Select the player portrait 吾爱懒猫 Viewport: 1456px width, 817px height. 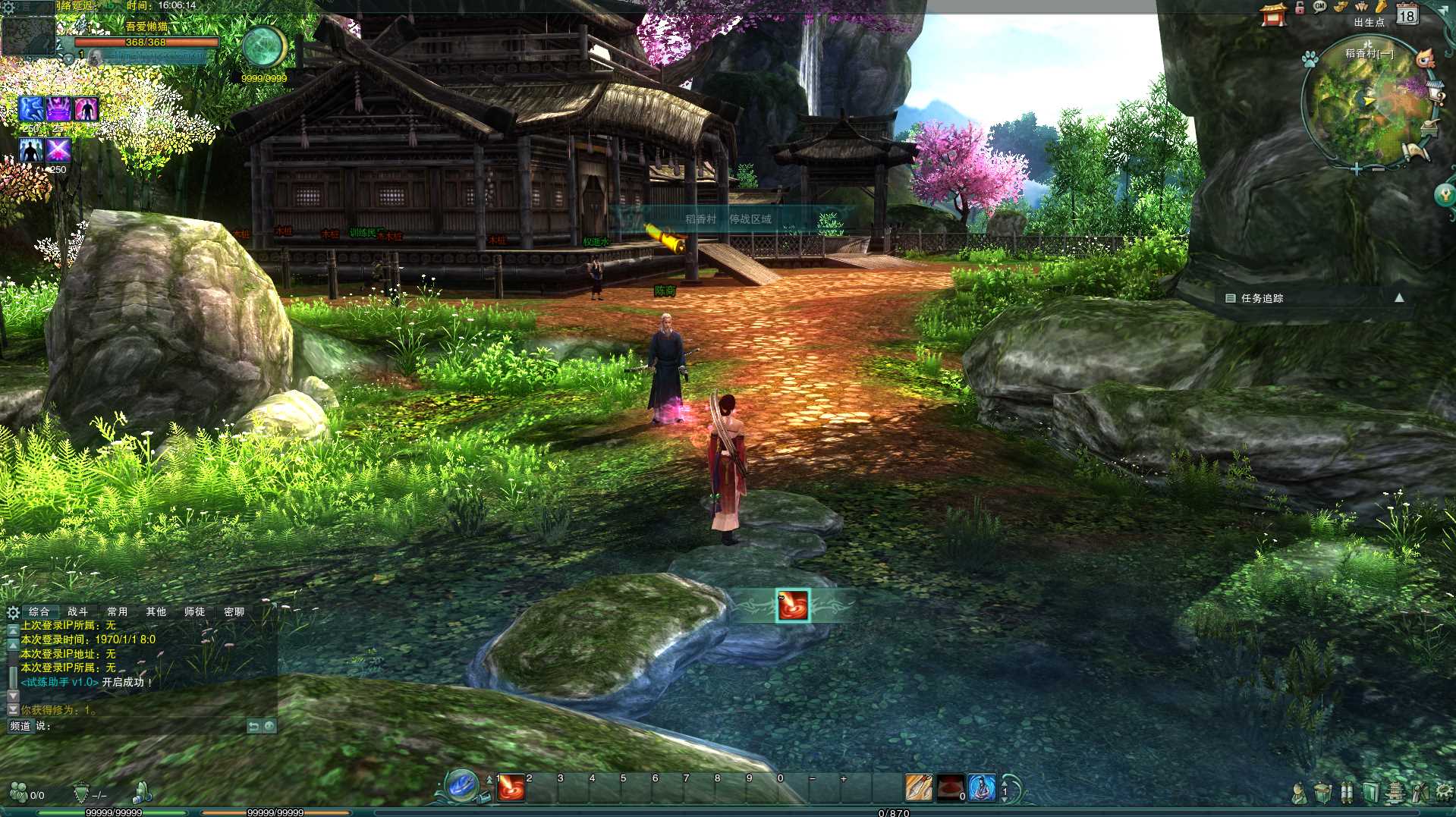[27, 36]
